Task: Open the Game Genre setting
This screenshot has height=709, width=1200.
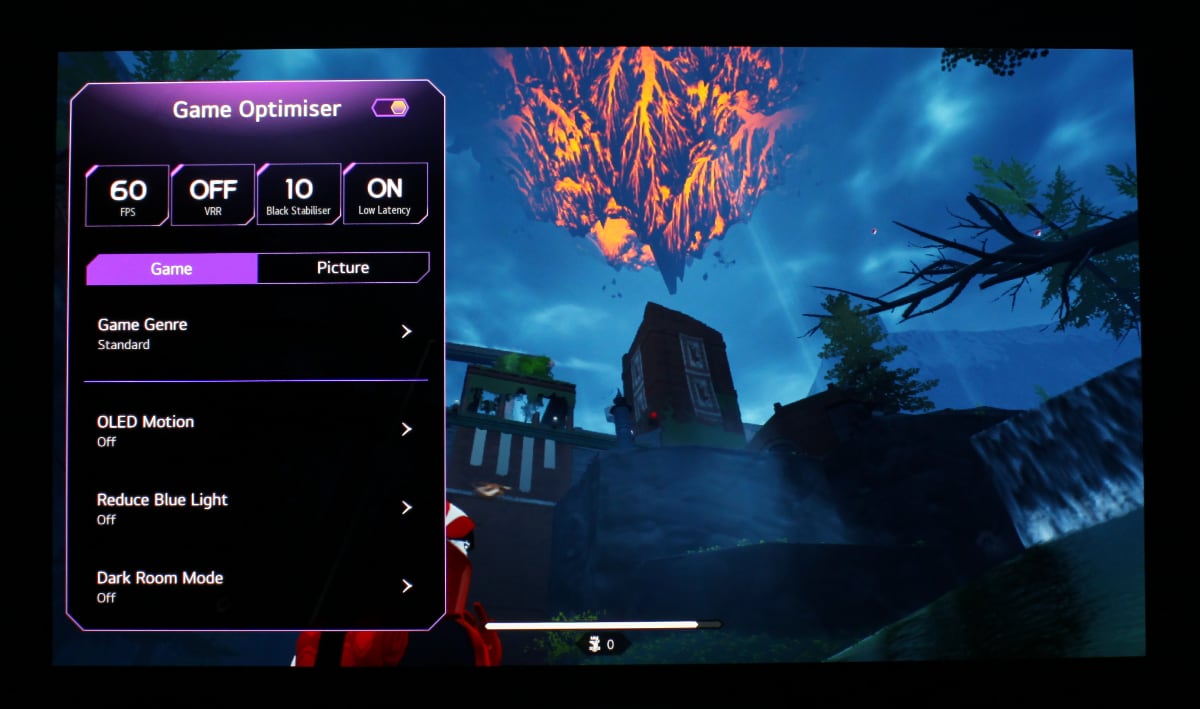Action: pos(255,333)
